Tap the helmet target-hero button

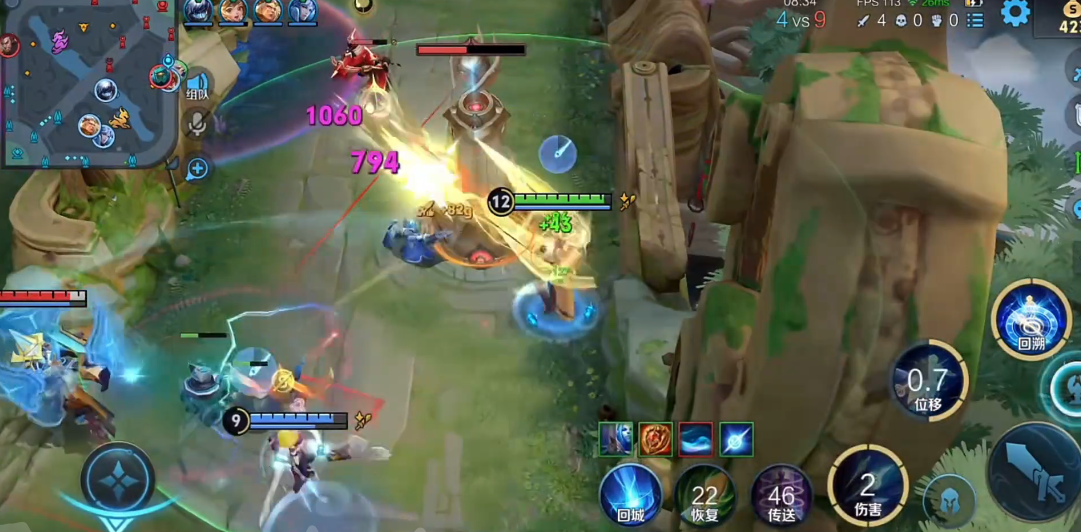pos(948,500)
